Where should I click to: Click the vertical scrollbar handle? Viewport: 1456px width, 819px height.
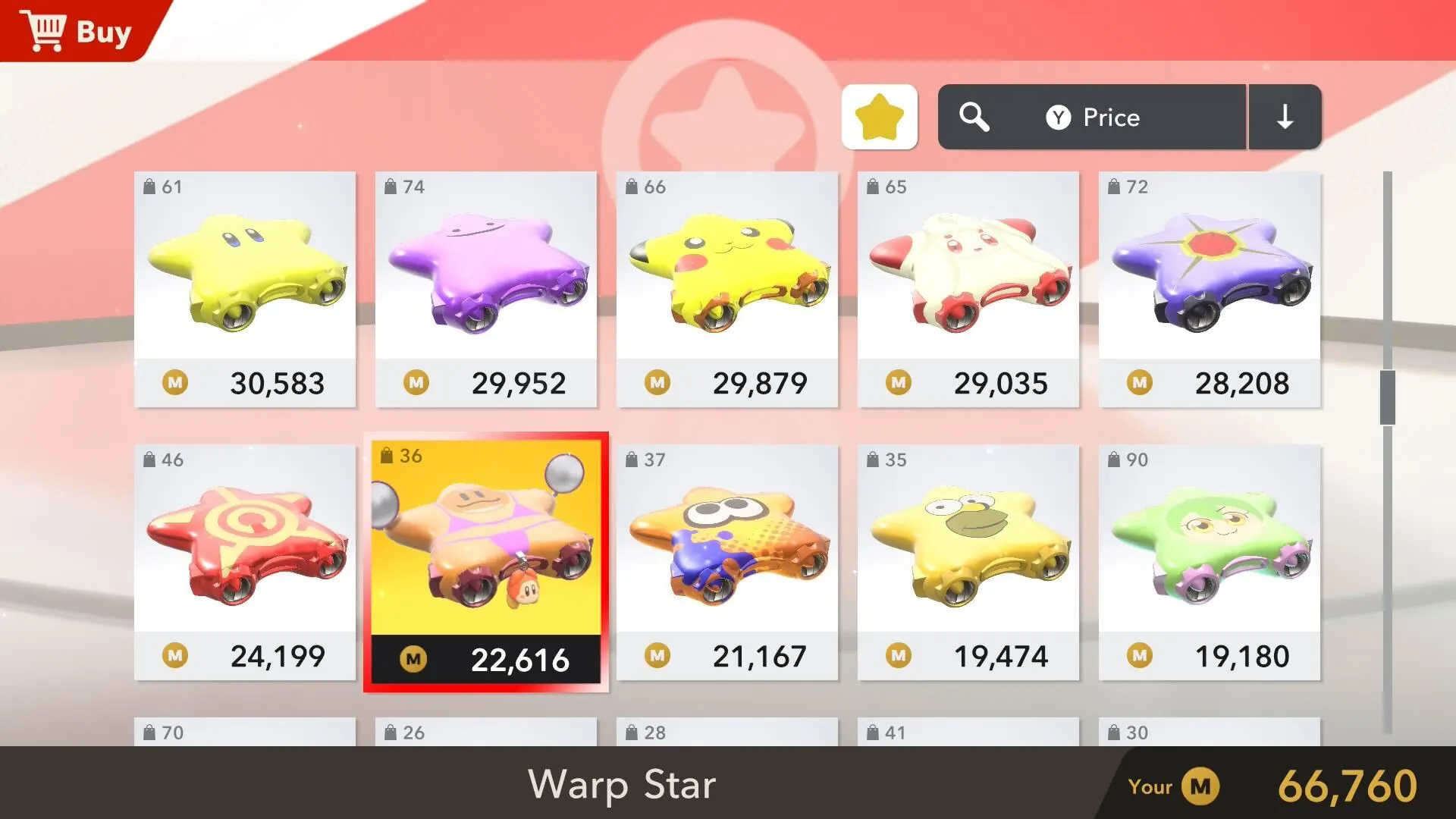click(1388, 397)
